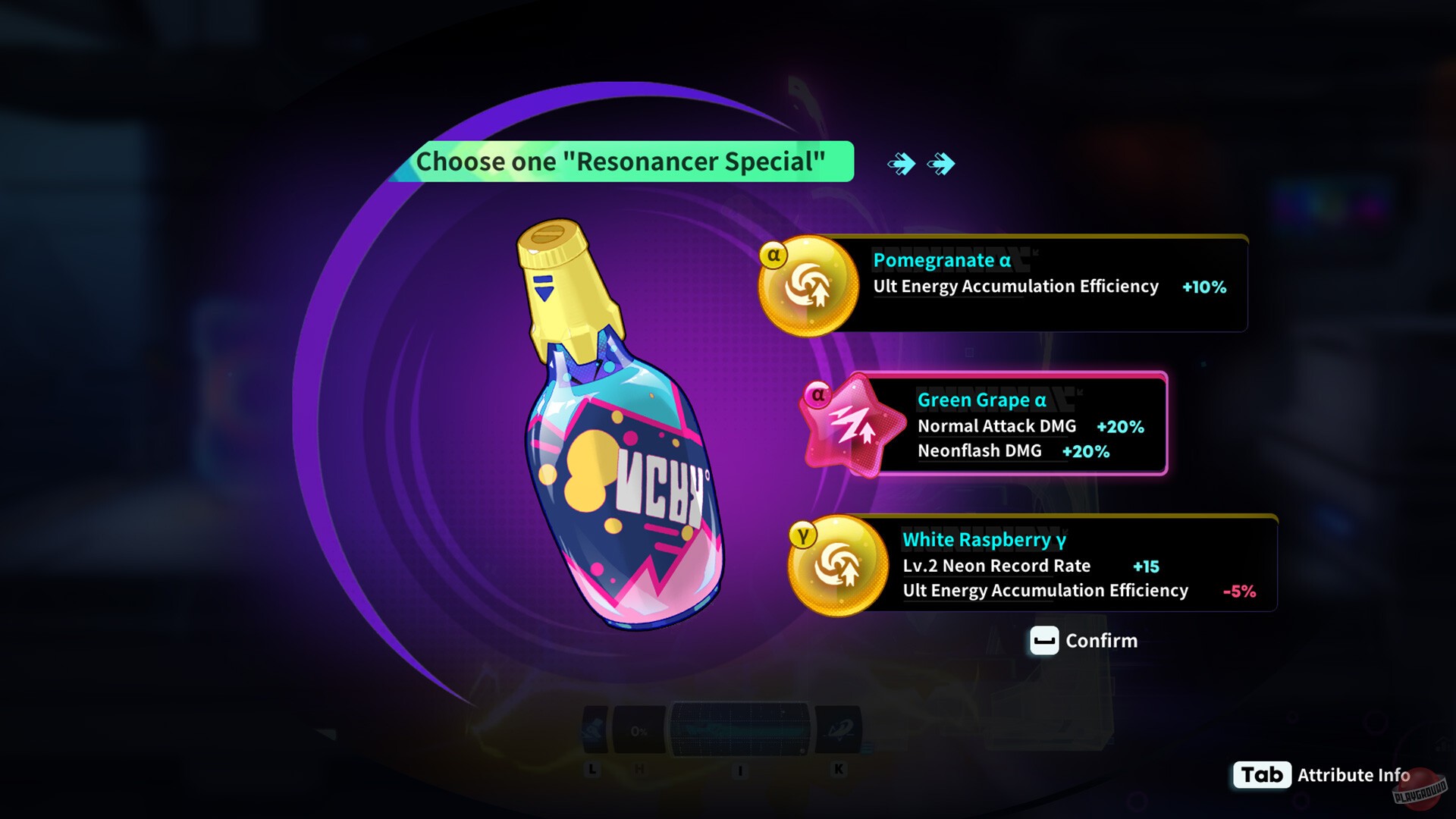The height and width of the screenshot is (819, 1456).
Task: Click the 0% meter above the H key
Action: pos(641,728)
